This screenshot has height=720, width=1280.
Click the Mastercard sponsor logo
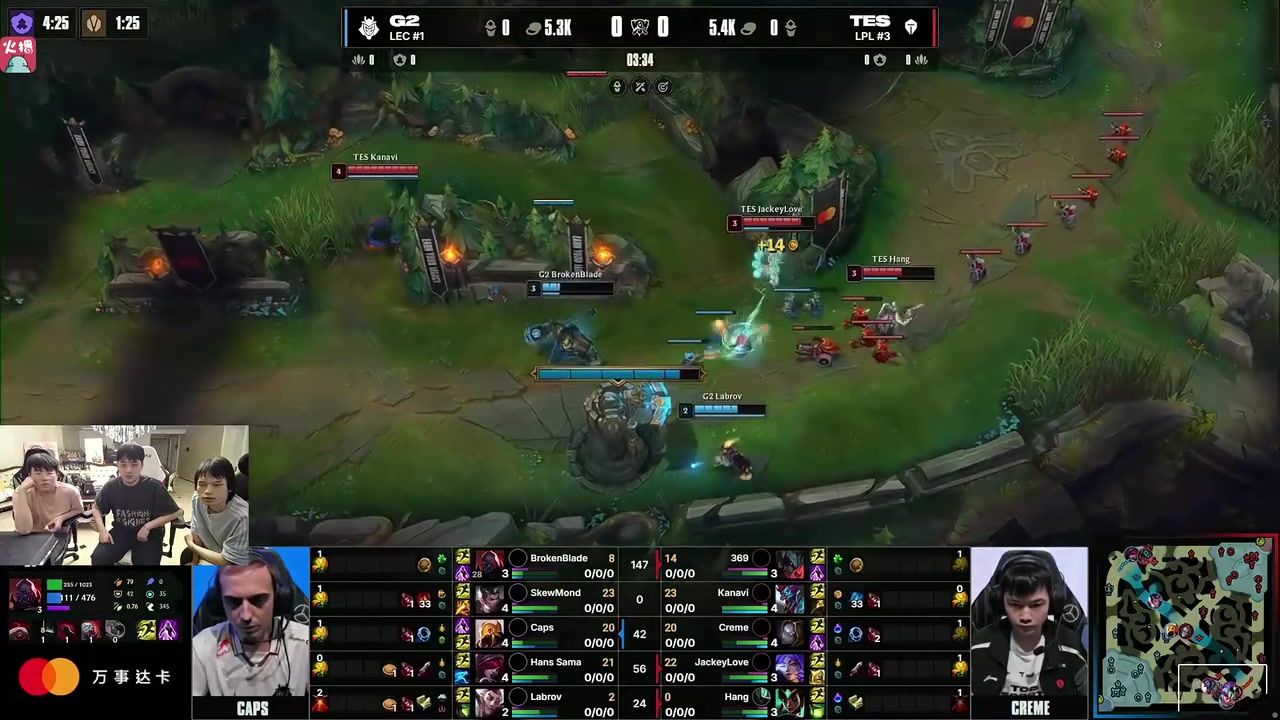(48, 677)
